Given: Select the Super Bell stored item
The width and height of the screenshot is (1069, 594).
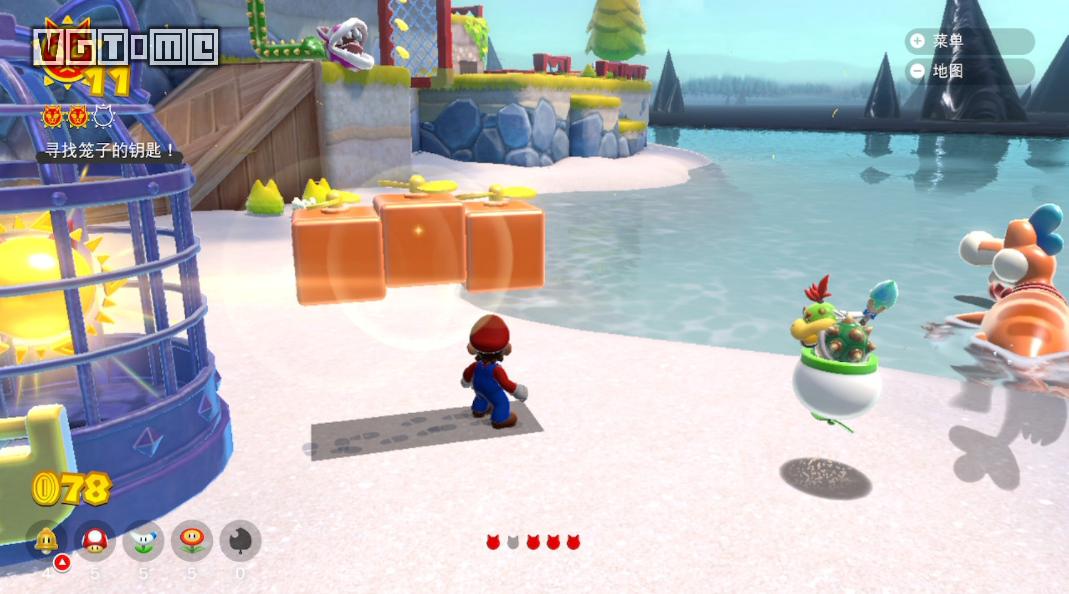Looking at the screenshot, I should coord(46,541).
